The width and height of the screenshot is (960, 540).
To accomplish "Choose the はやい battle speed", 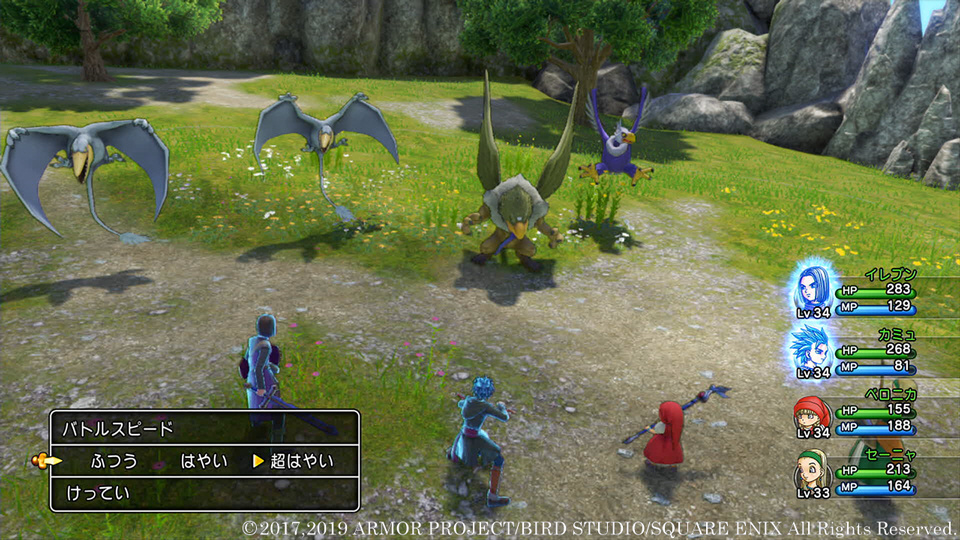I will coord(204,461).
